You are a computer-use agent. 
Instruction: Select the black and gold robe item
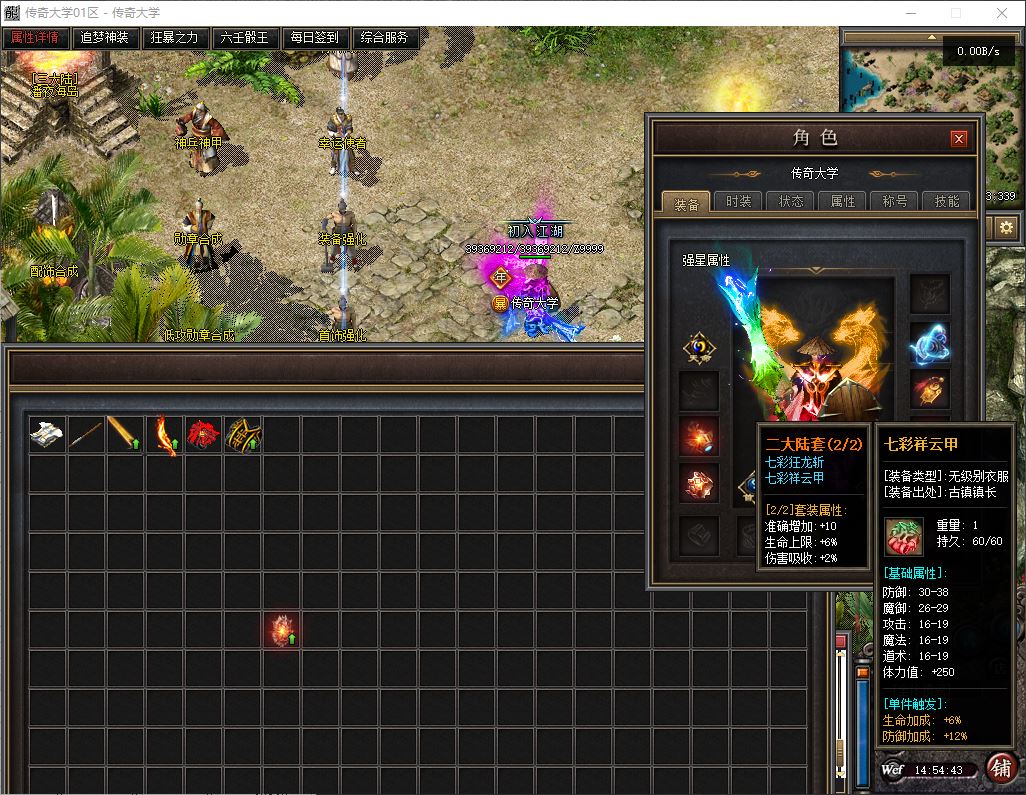[242, 435]
